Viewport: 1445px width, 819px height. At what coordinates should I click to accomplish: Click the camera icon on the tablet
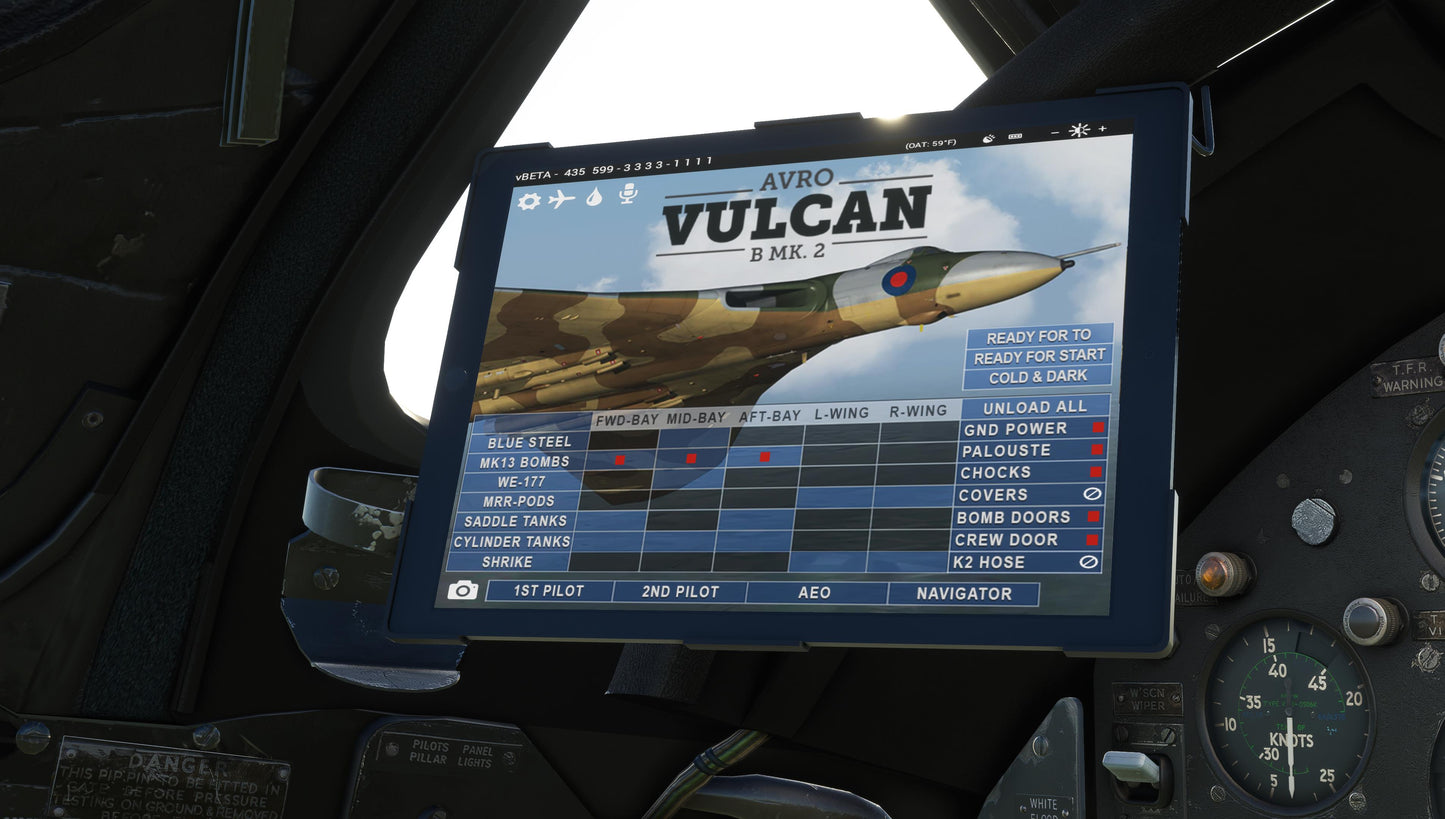[462, 590]
